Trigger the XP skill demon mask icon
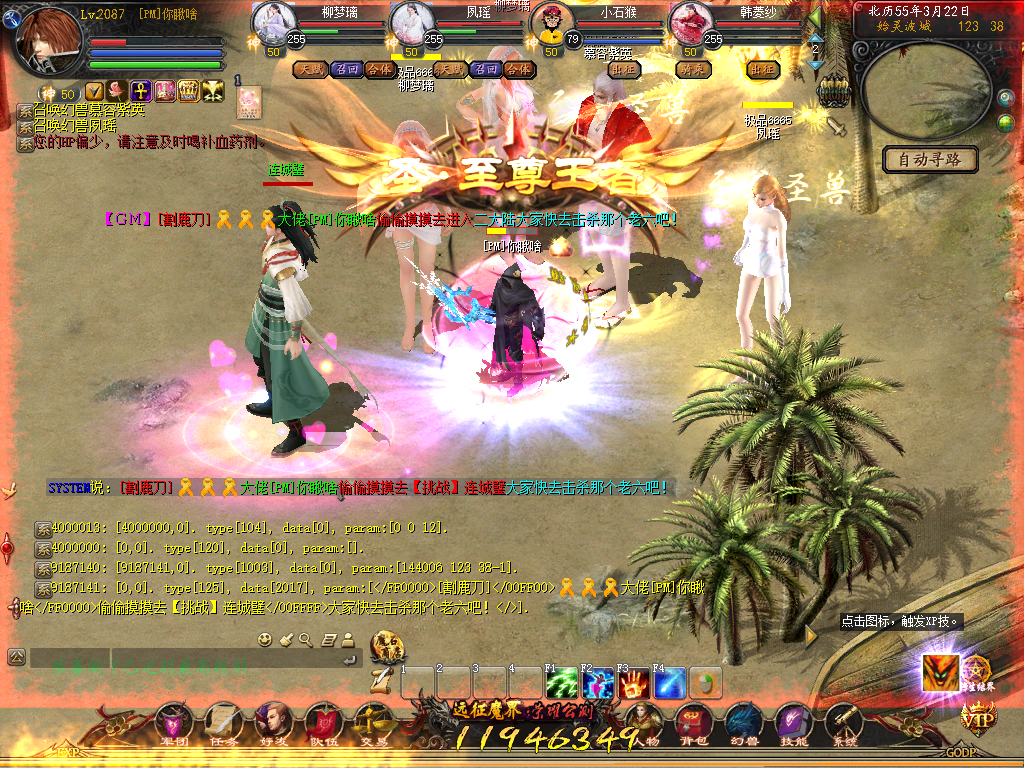This screenshot has height=768, width=1024. point(940,672)
